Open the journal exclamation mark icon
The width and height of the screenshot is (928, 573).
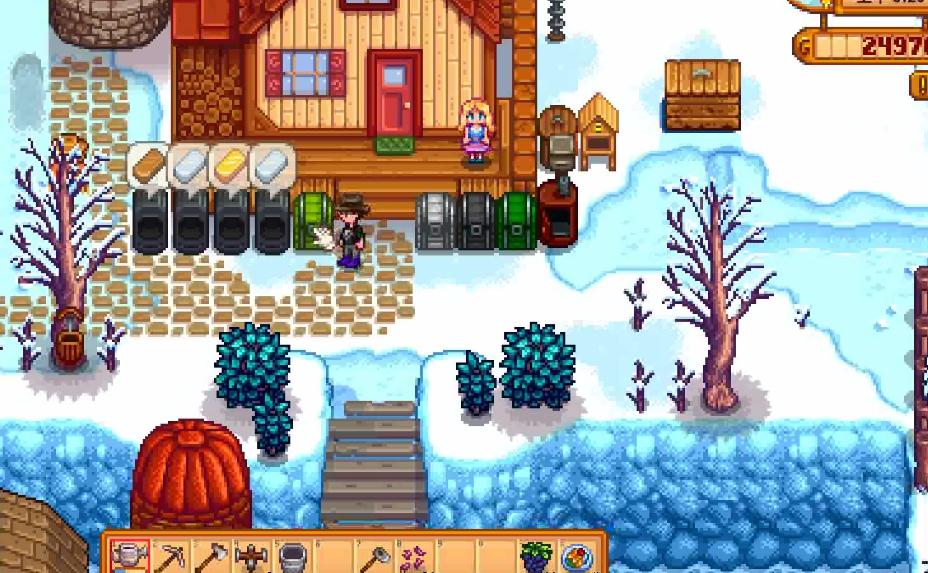921,85
